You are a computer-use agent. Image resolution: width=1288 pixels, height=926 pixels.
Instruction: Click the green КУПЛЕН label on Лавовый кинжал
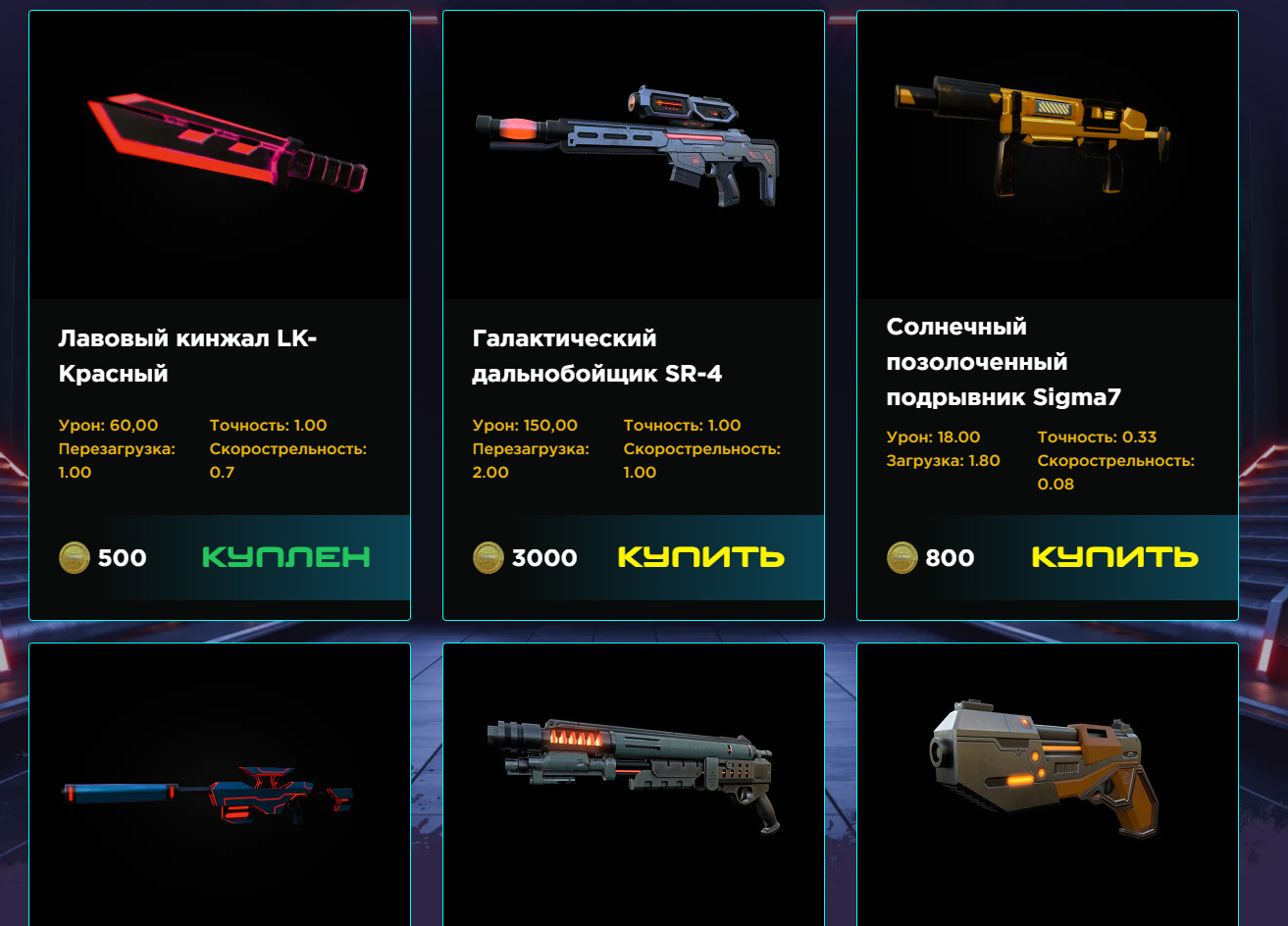pos(285,557)
